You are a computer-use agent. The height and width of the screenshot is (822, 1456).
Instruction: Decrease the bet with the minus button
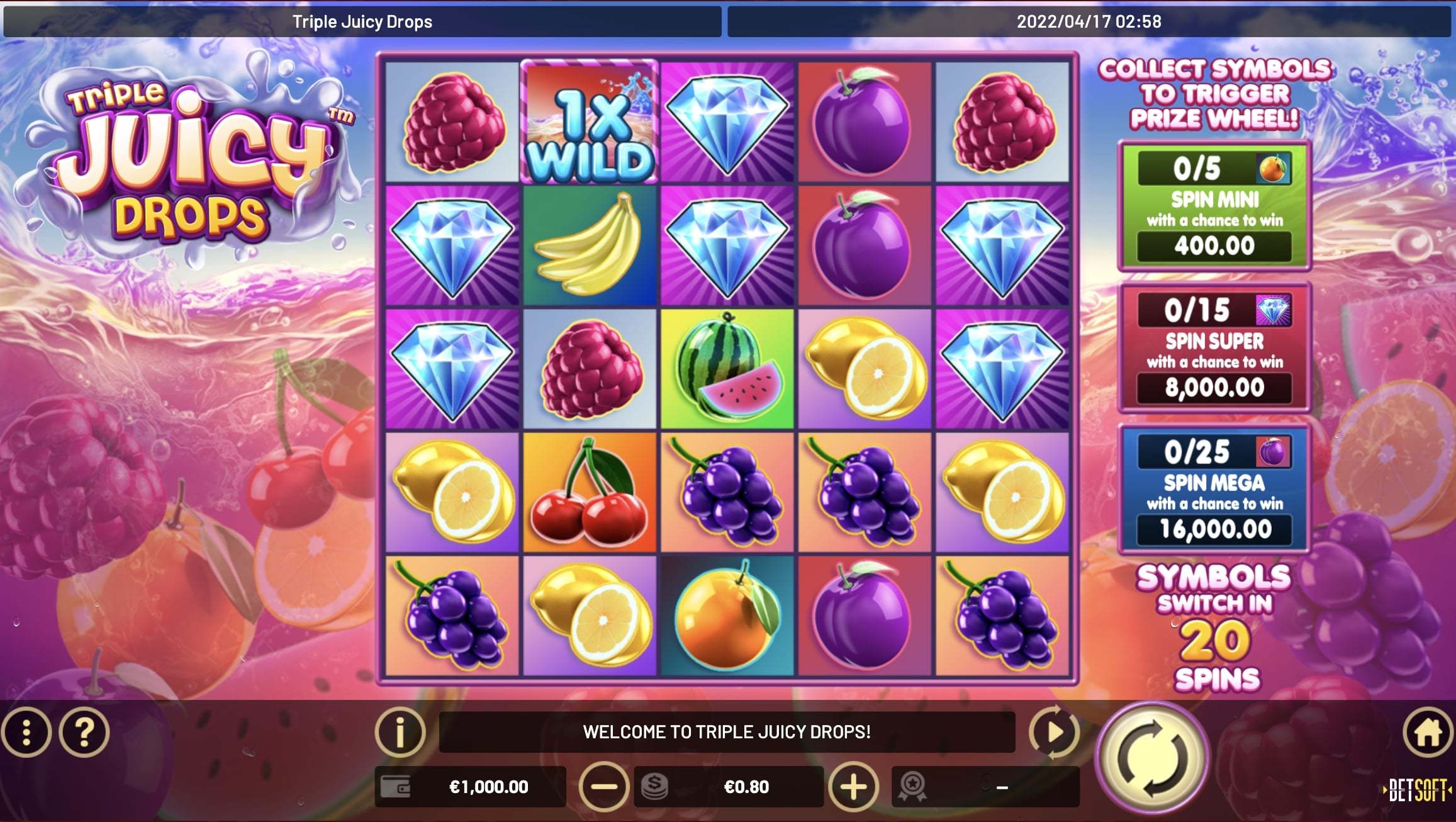pyautogui.click(x=603, y=786)
